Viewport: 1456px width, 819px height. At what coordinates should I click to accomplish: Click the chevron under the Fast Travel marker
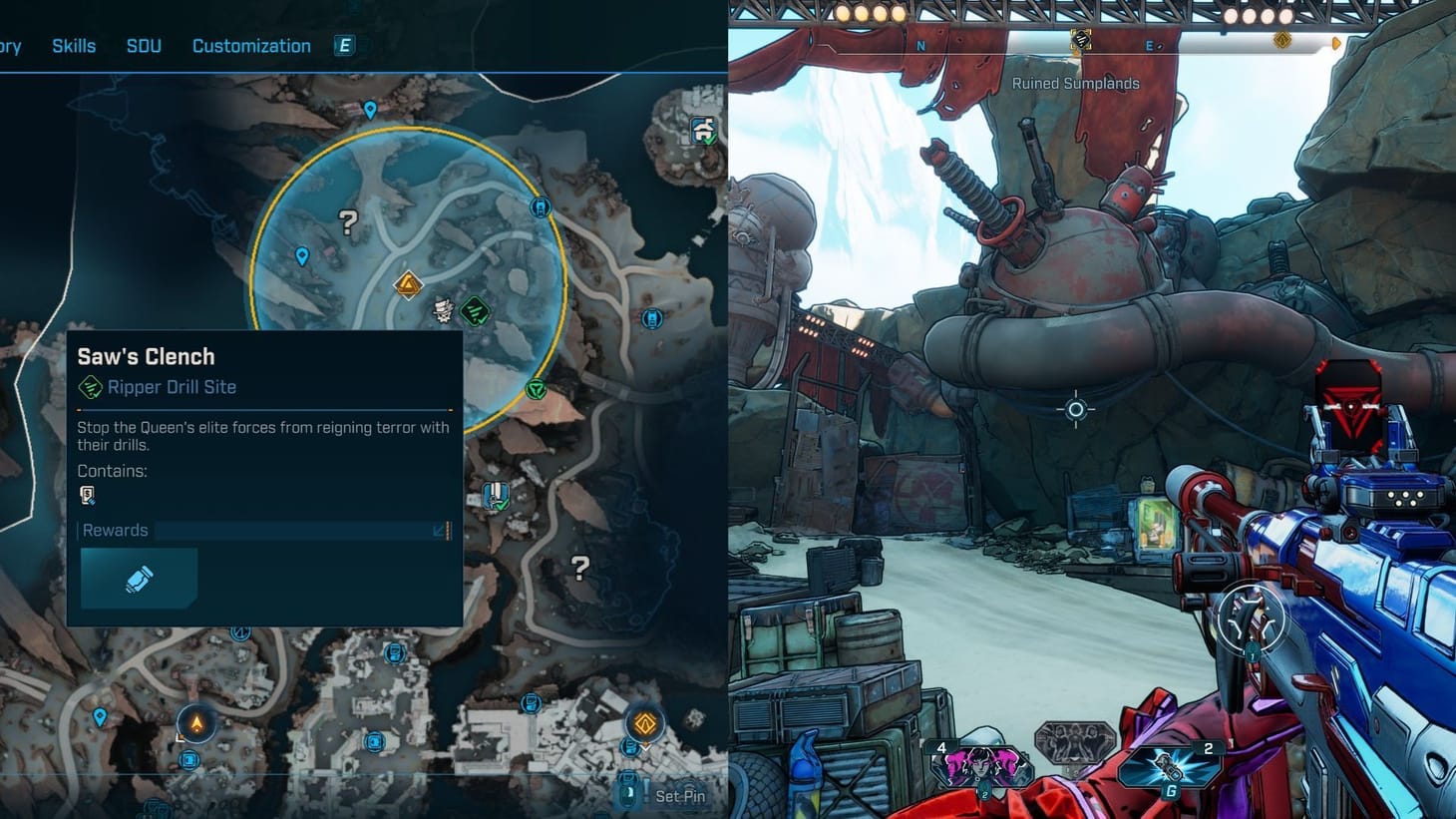[645, 746]
